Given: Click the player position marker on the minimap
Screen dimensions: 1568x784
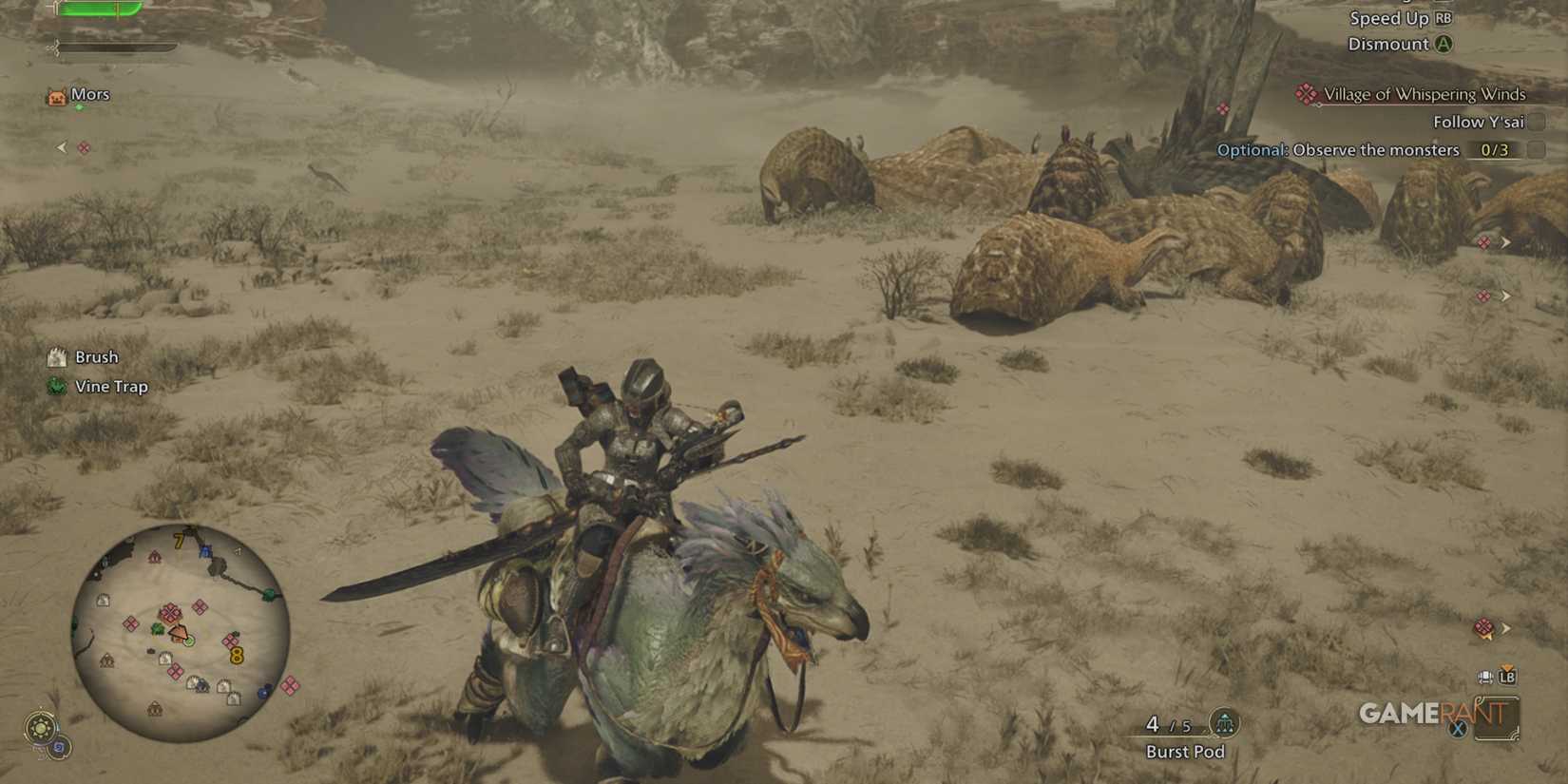Looking at the screenshot, I should pos(180,633).
